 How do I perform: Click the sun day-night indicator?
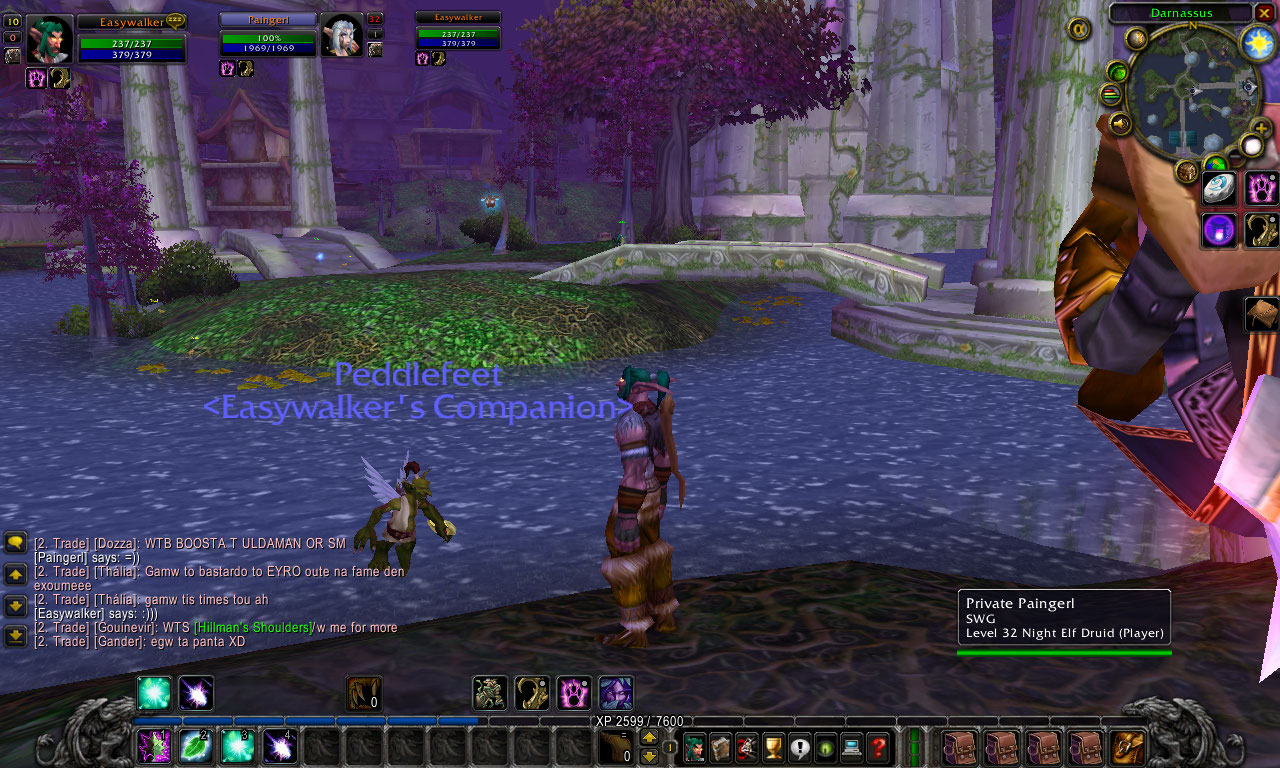1257,41
